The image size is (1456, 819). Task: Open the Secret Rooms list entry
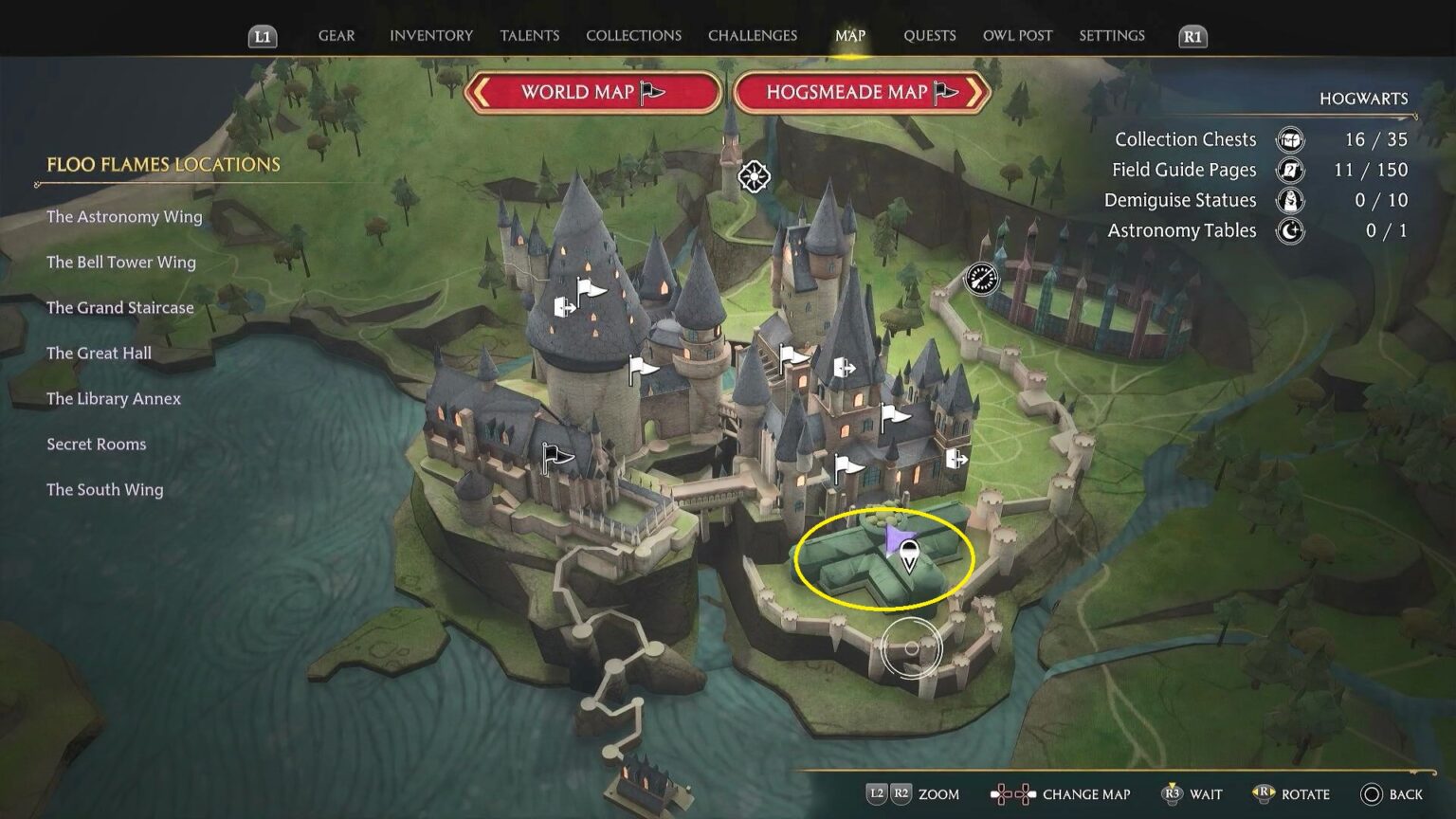point(97,445)
